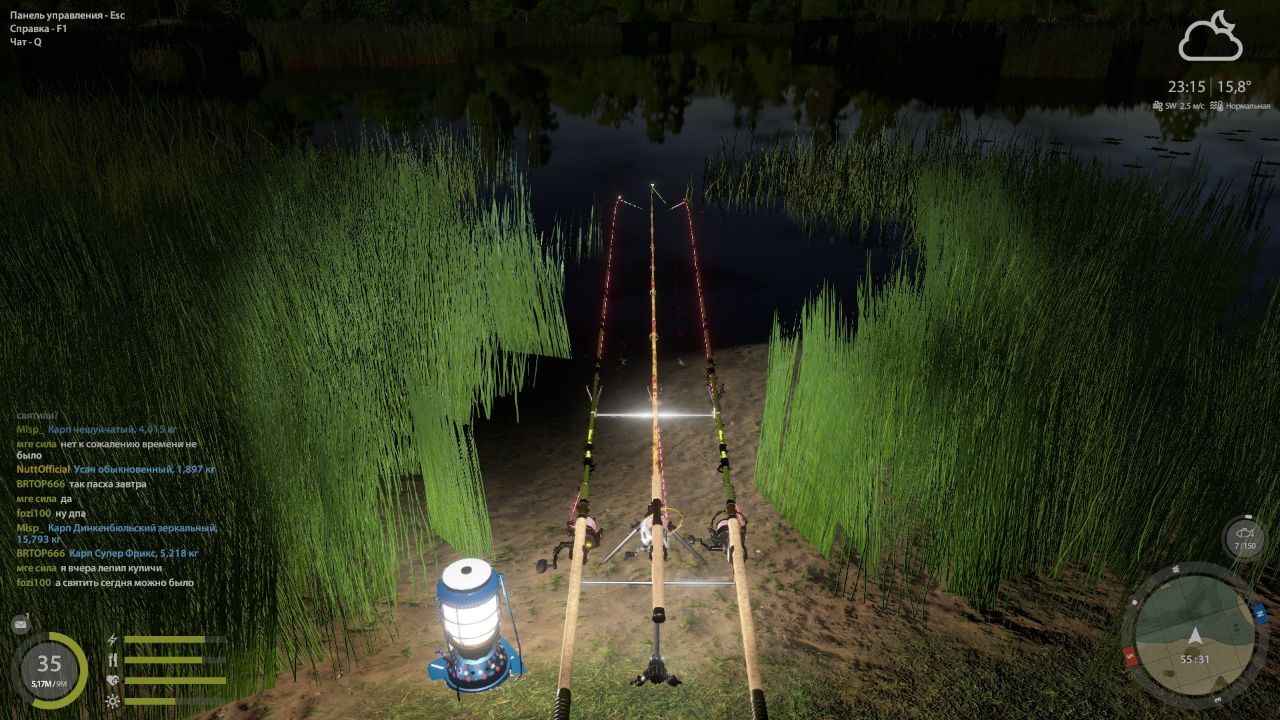Click BRTOP666's Карп Супер Фрикс chat message

[x=133, y=553]
